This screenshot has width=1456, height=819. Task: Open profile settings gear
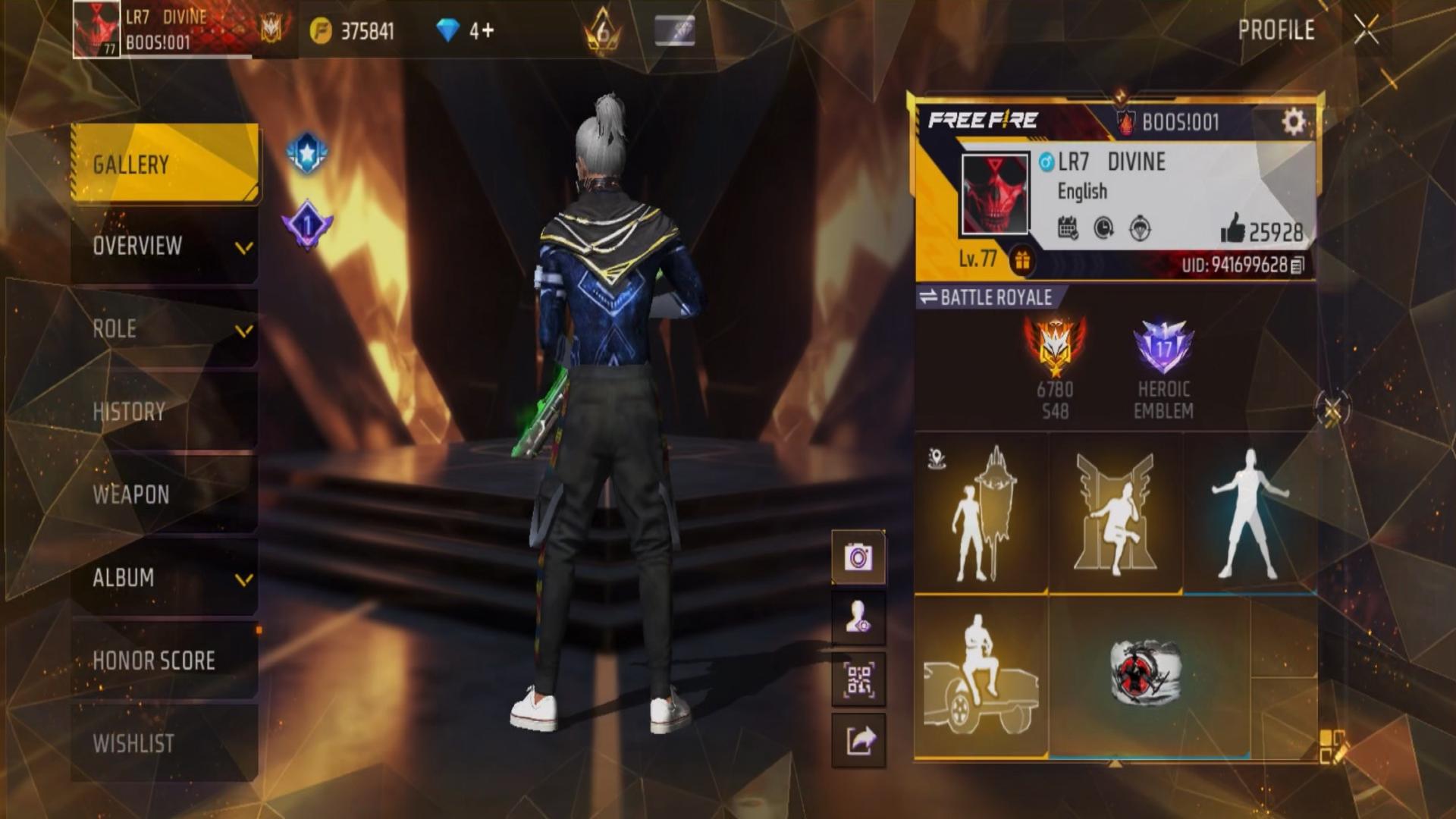click(1293, 122)
